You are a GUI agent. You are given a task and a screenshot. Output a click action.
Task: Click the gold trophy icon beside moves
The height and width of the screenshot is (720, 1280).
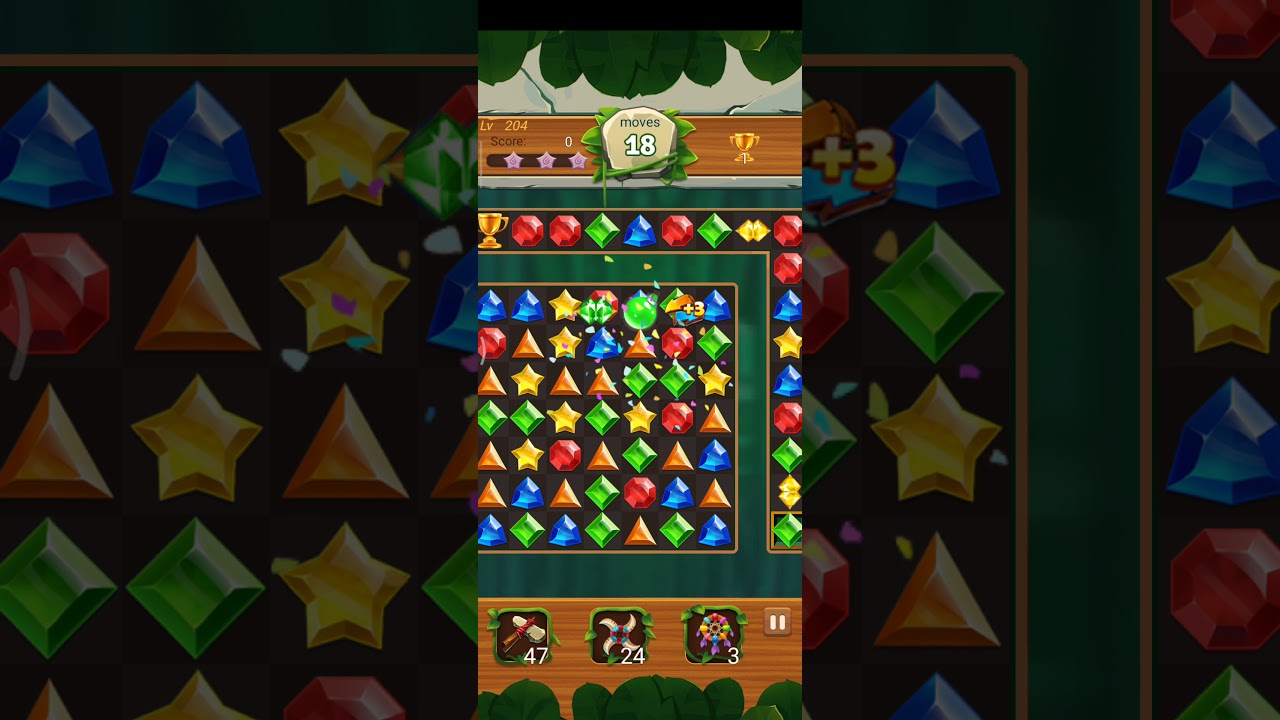click(744, 148)
